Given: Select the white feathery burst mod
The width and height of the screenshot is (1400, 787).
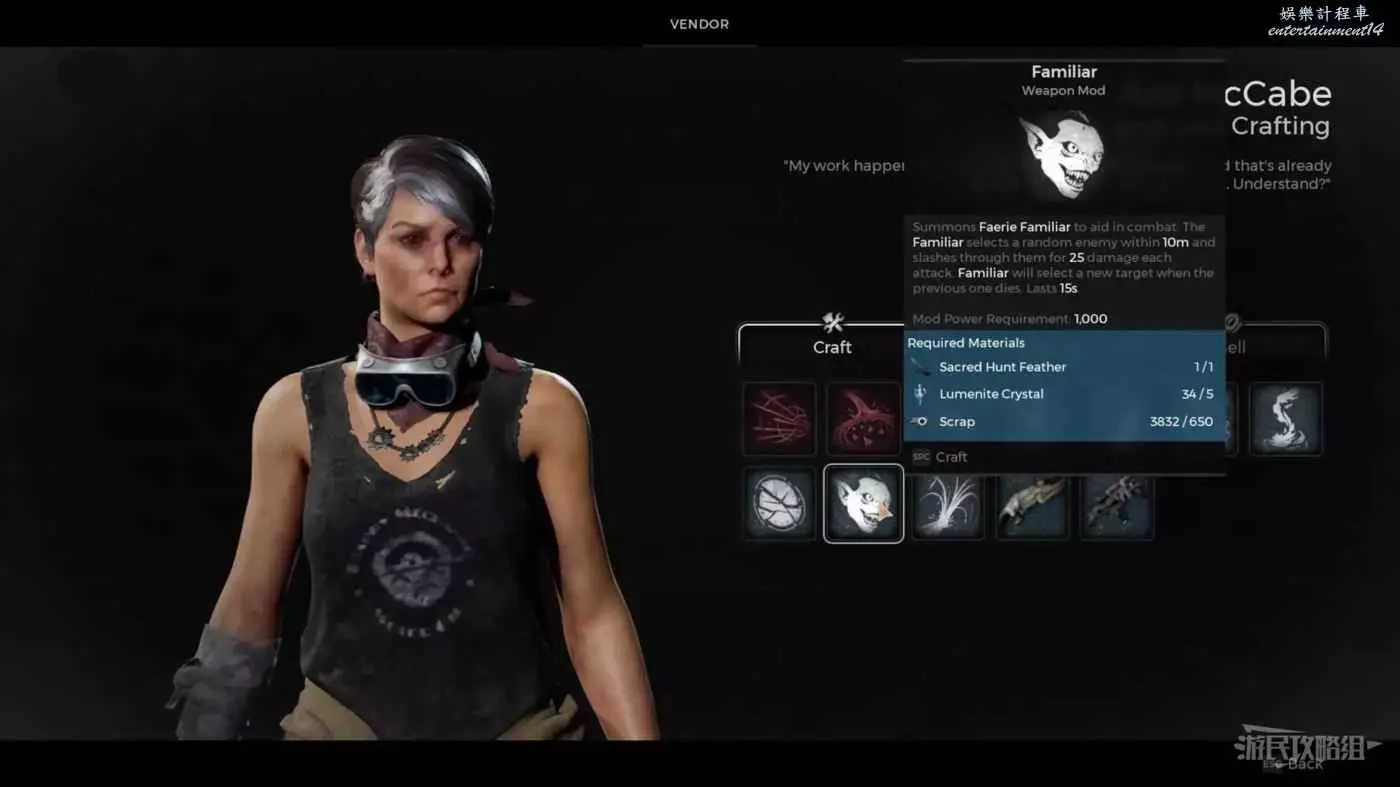Looking at the screenshot, I should pyautogui.click(x=948, y=503).
